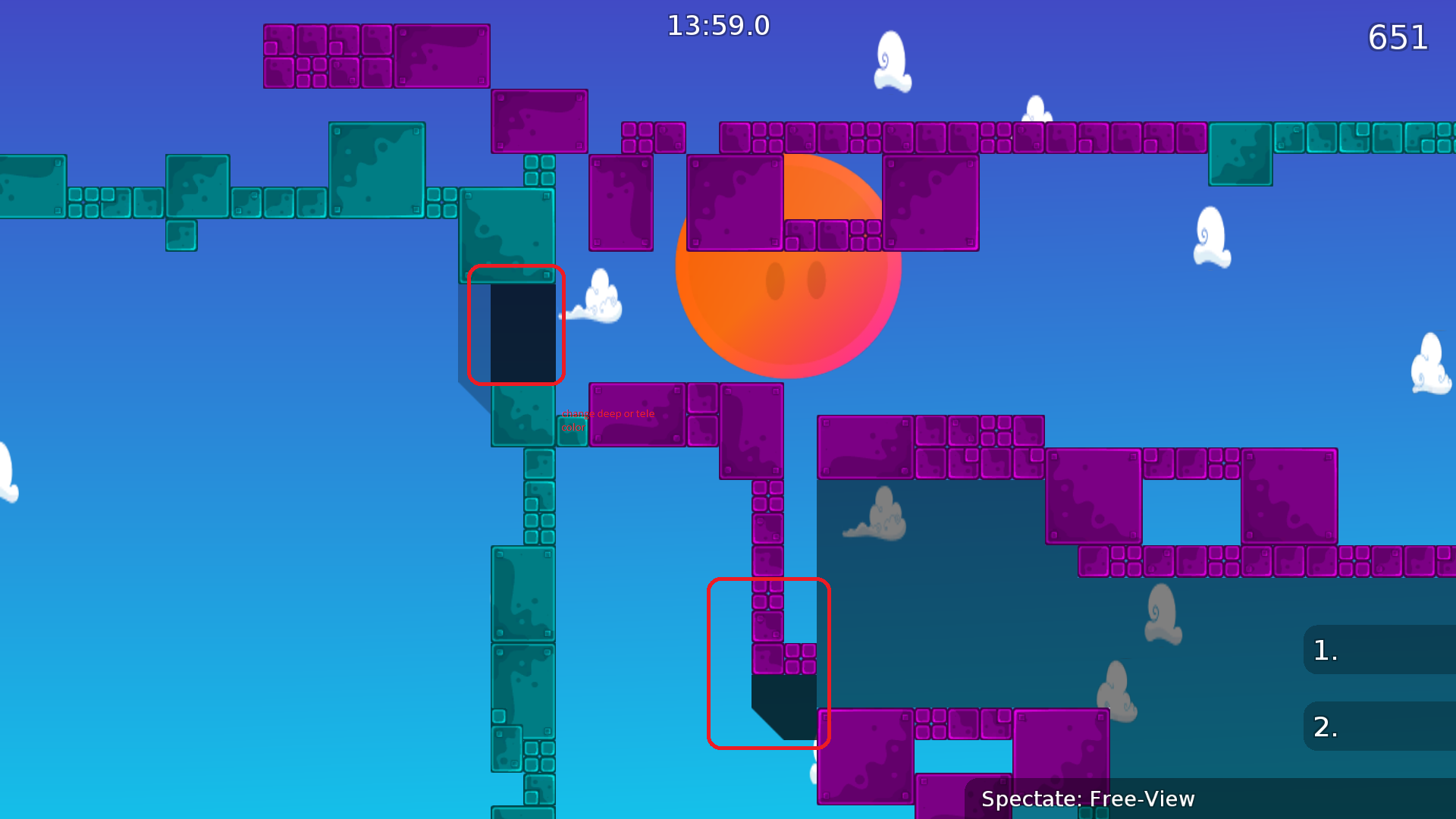Select the match timer showing 13:59.0
Viewport: 1456px width, 819px height.
(717, 25)
